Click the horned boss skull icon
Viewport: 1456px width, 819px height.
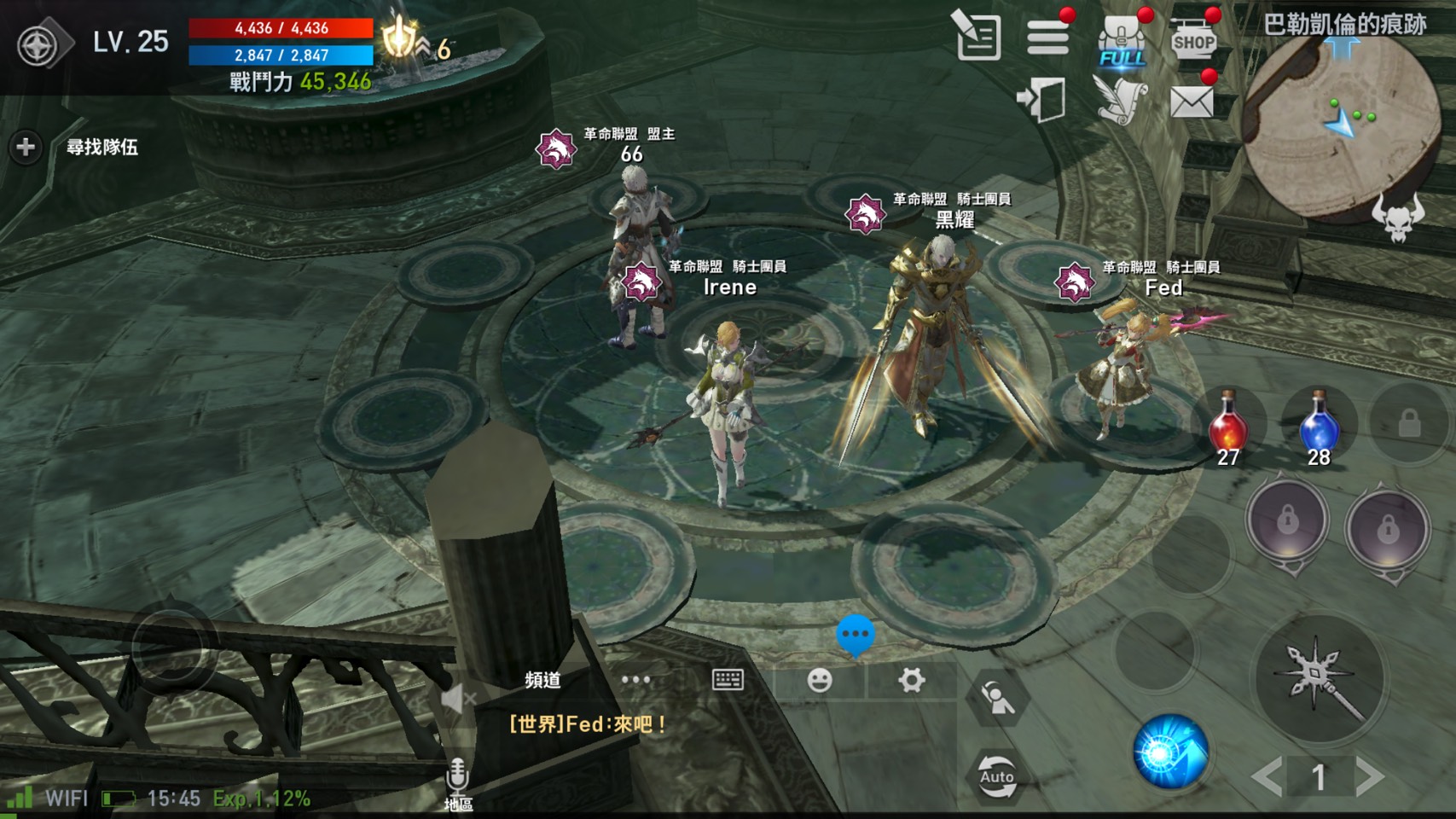point(1397,219)
